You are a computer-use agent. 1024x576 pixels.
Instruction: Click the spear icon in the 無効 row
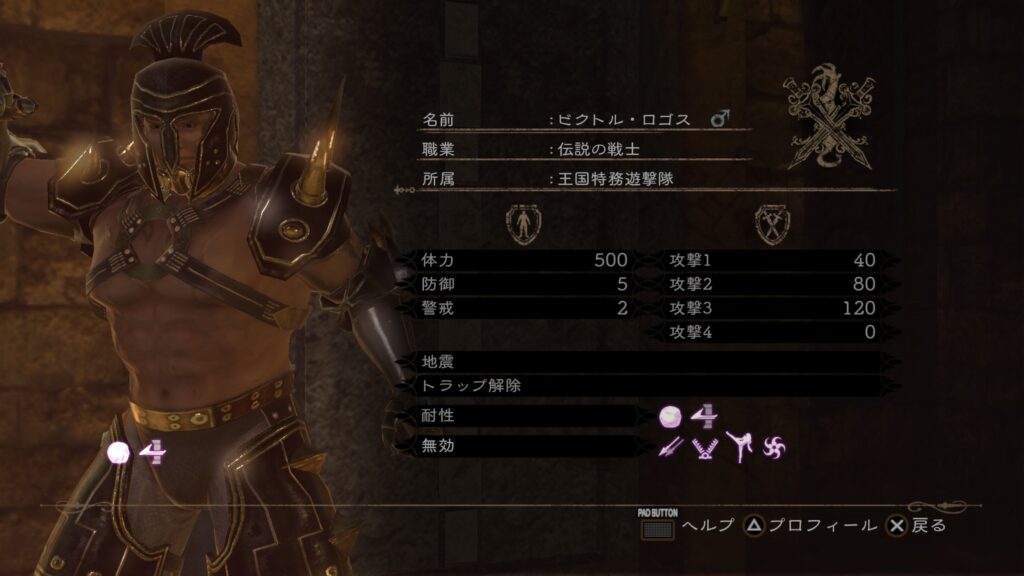670,446
